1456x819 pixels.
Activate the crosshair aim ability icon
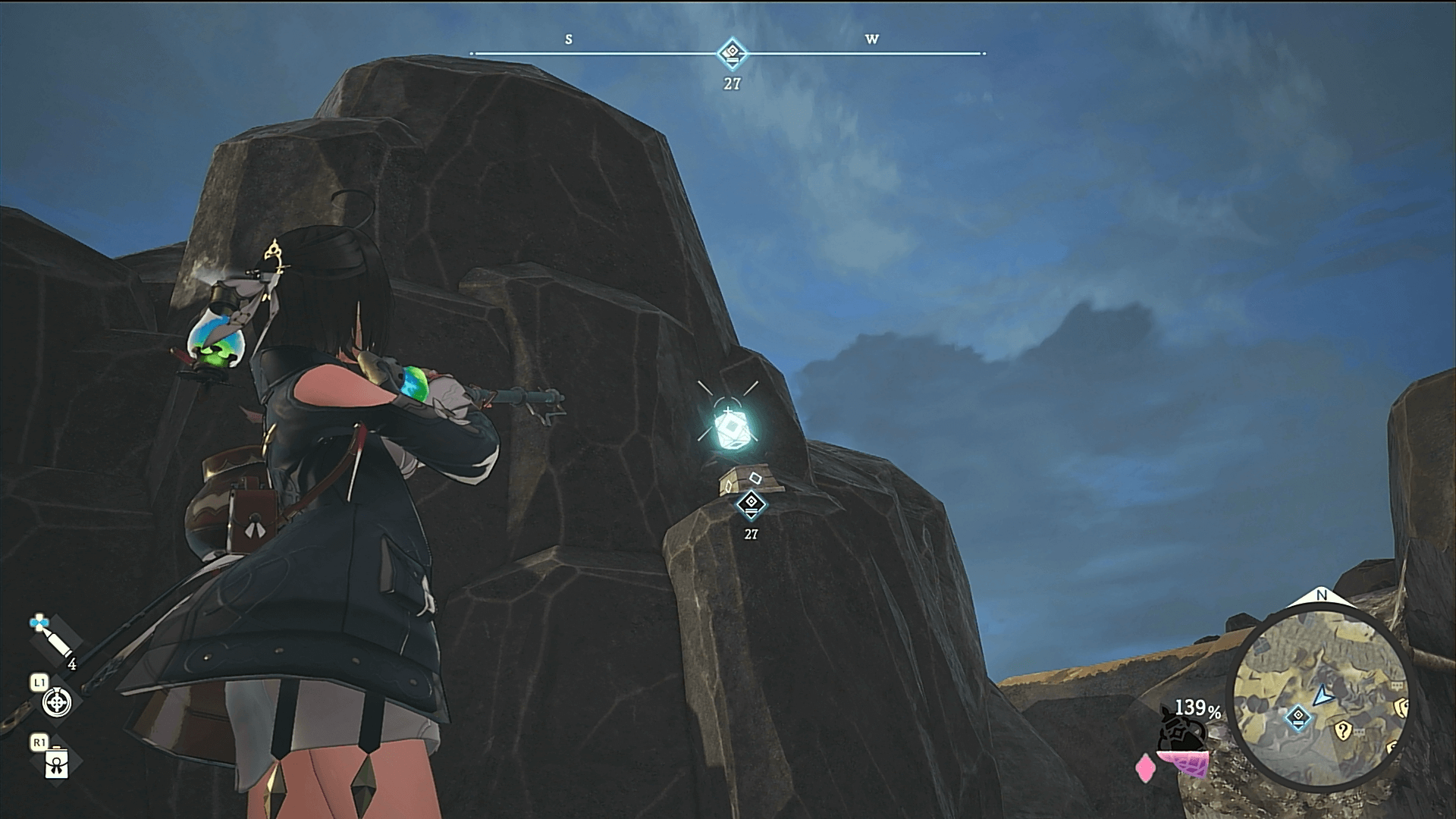coord(57,702)
